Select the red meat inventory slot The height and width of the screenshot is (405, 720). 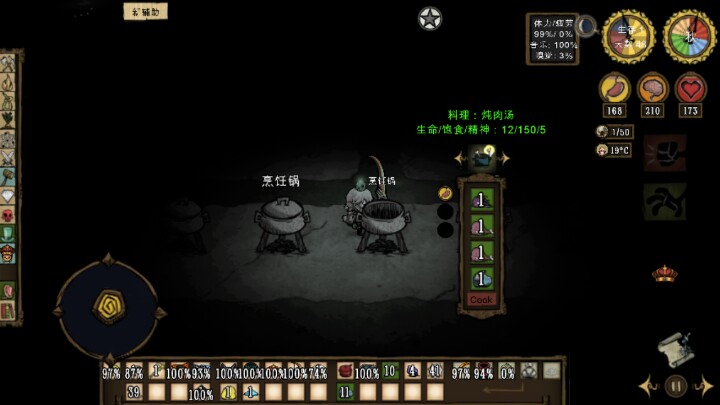pyautogui.click(x=345, y=371)
